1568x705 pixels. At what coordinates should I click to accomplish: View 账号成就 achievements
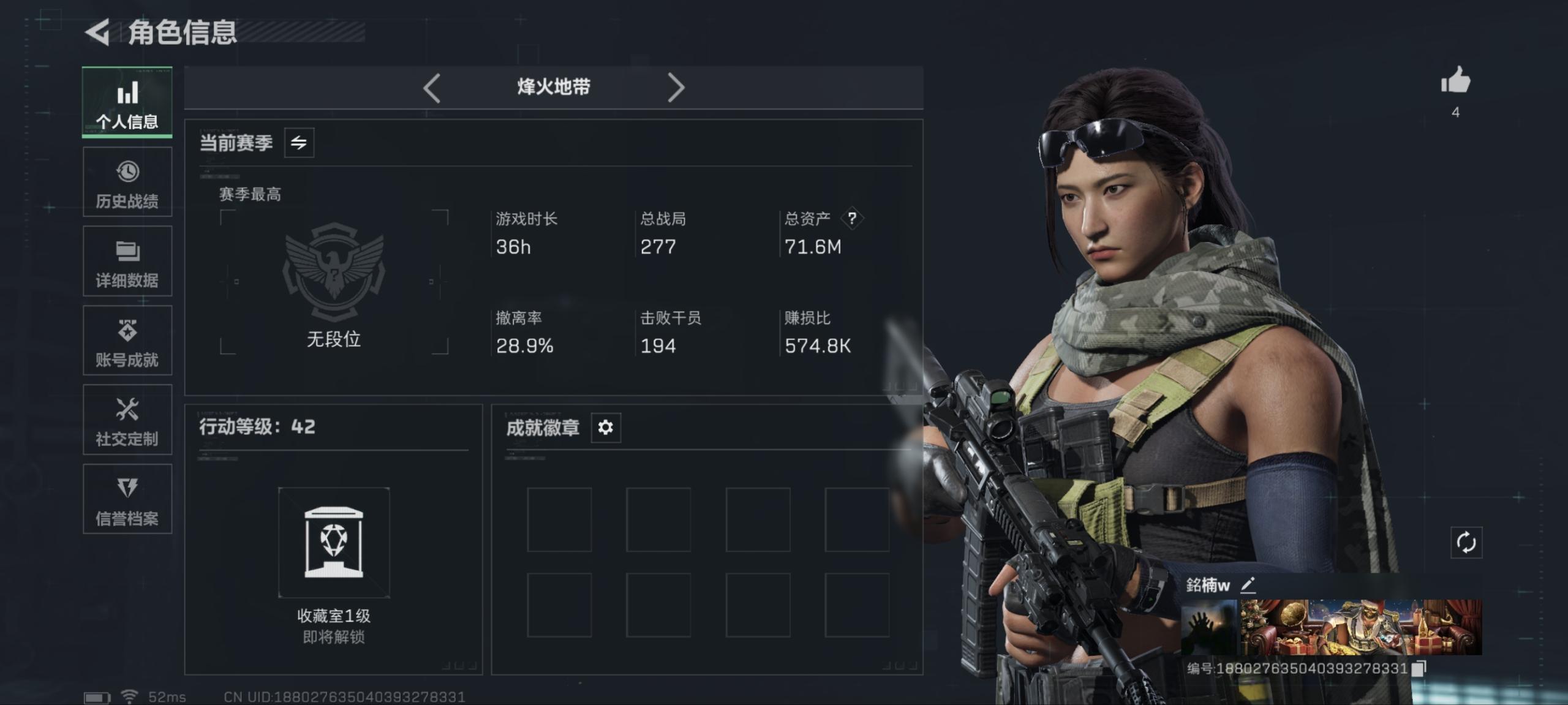[x=127, y=341]
